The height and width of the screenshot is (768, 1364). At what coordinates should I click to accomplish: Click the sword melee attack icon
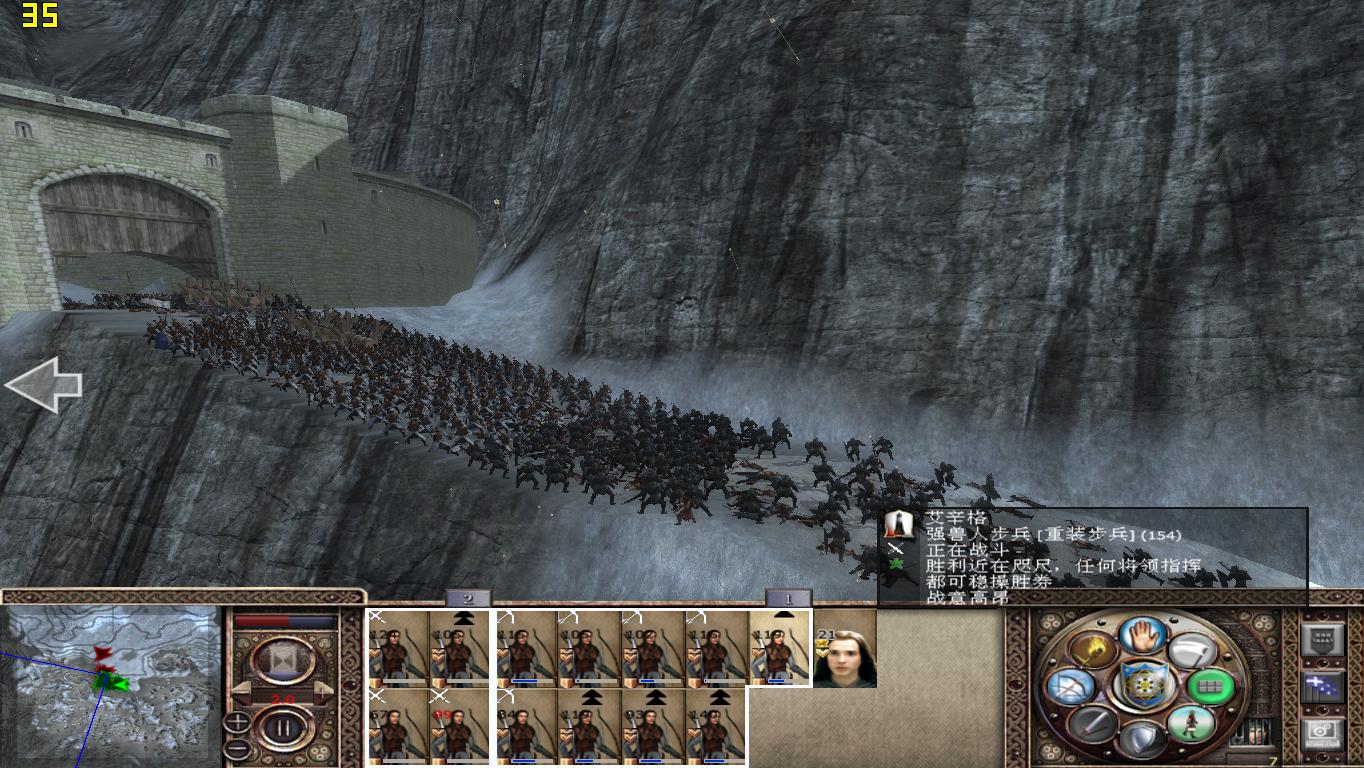pyautogui.click(x=1092, y=723)
